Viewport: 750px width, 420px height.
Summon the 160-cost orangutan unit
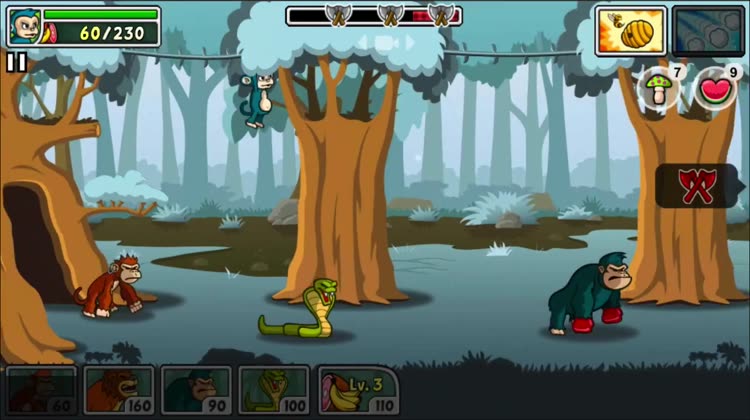(119, 390)
